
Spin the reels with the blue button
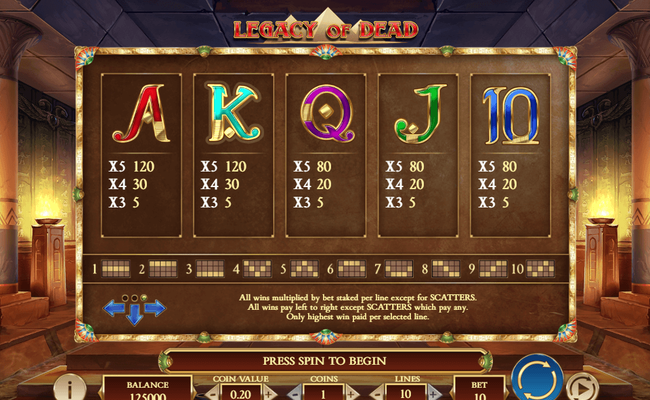pyautogui.click(x=536, y=381)
